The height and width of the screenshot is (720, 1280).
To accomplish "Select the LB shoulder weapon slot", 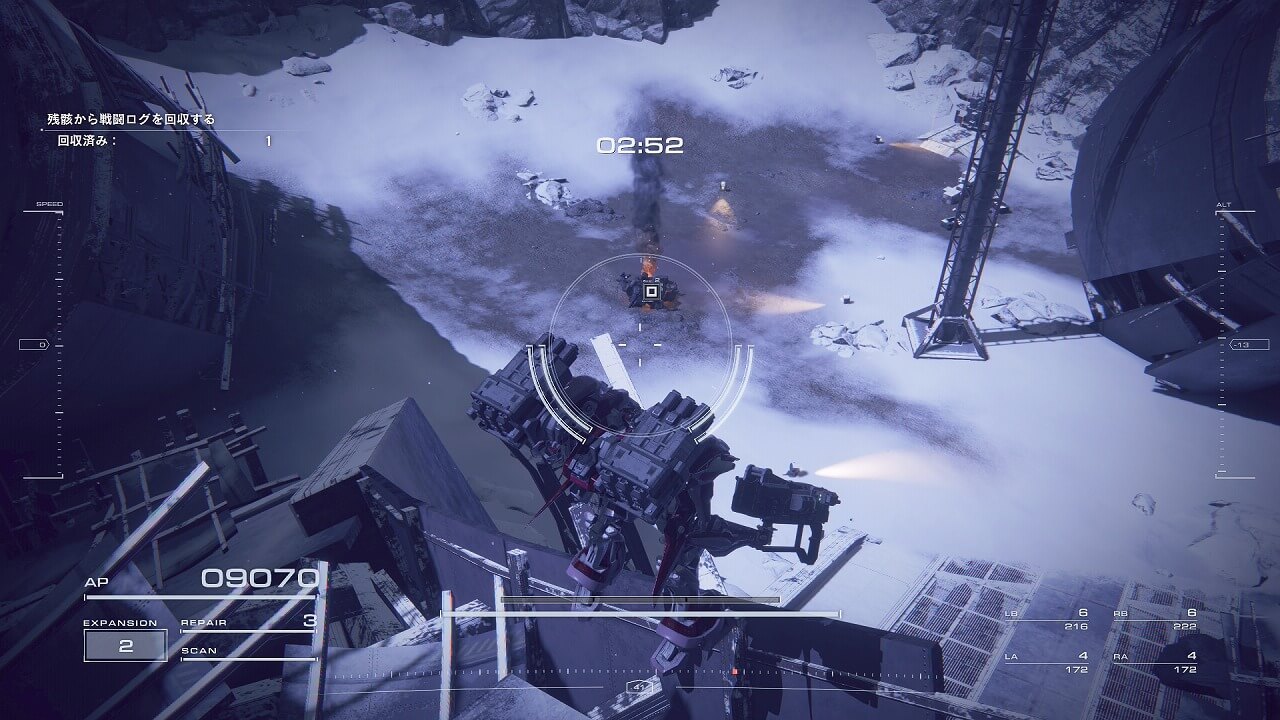I will tap(1047, 619).
